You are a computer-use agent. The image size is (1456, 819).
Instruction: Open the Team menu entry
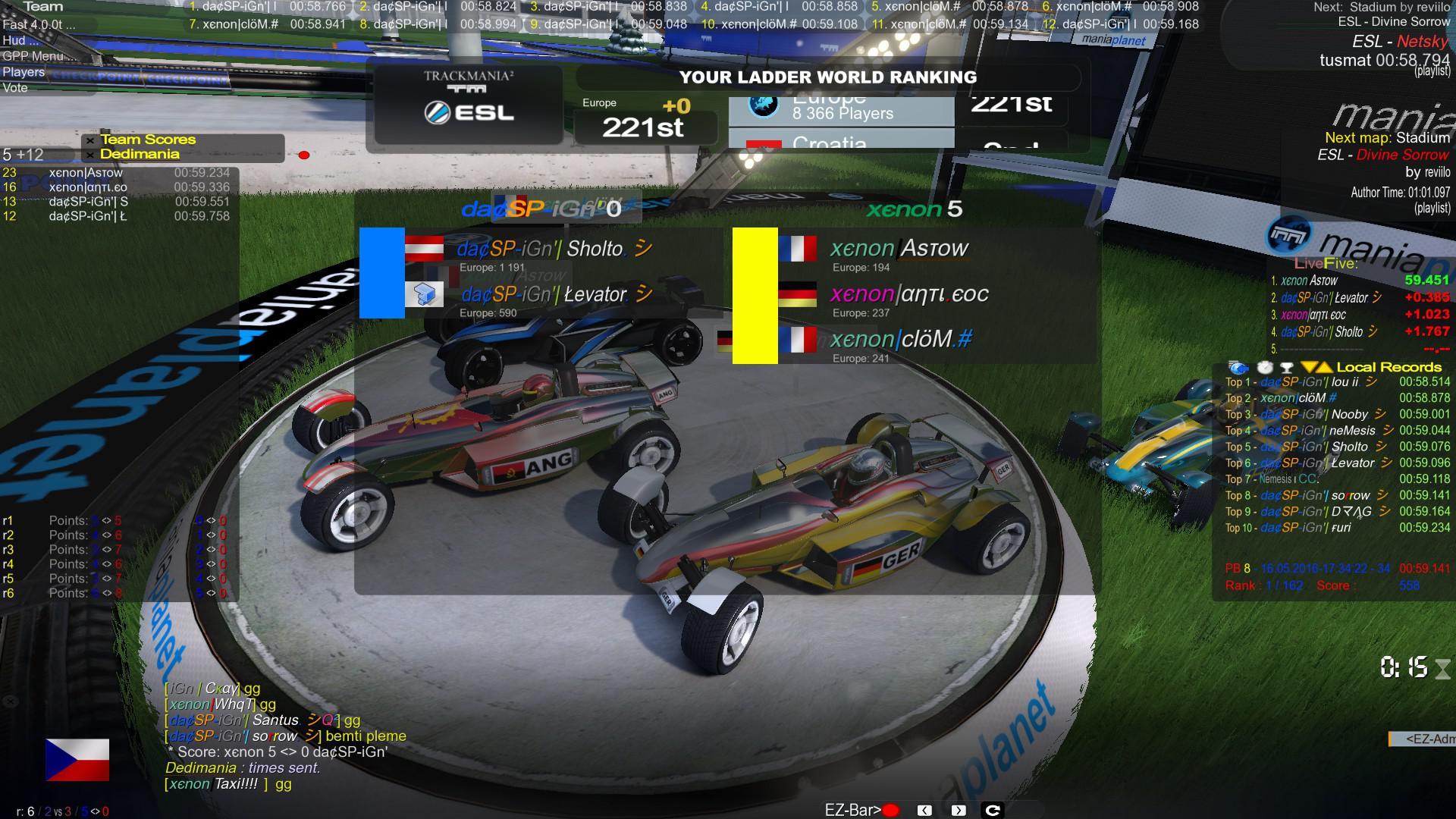[42, 7]
